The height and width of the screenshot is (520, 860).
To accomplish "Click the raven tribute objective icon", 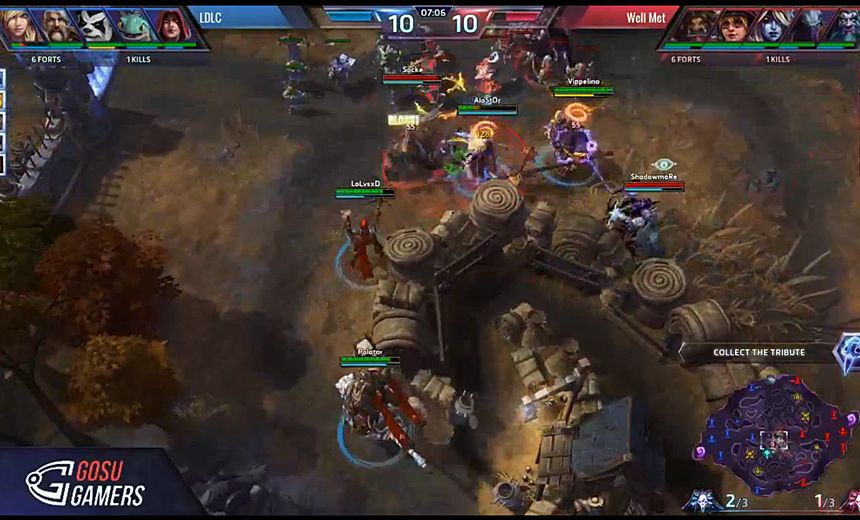I will click(848, 352).
